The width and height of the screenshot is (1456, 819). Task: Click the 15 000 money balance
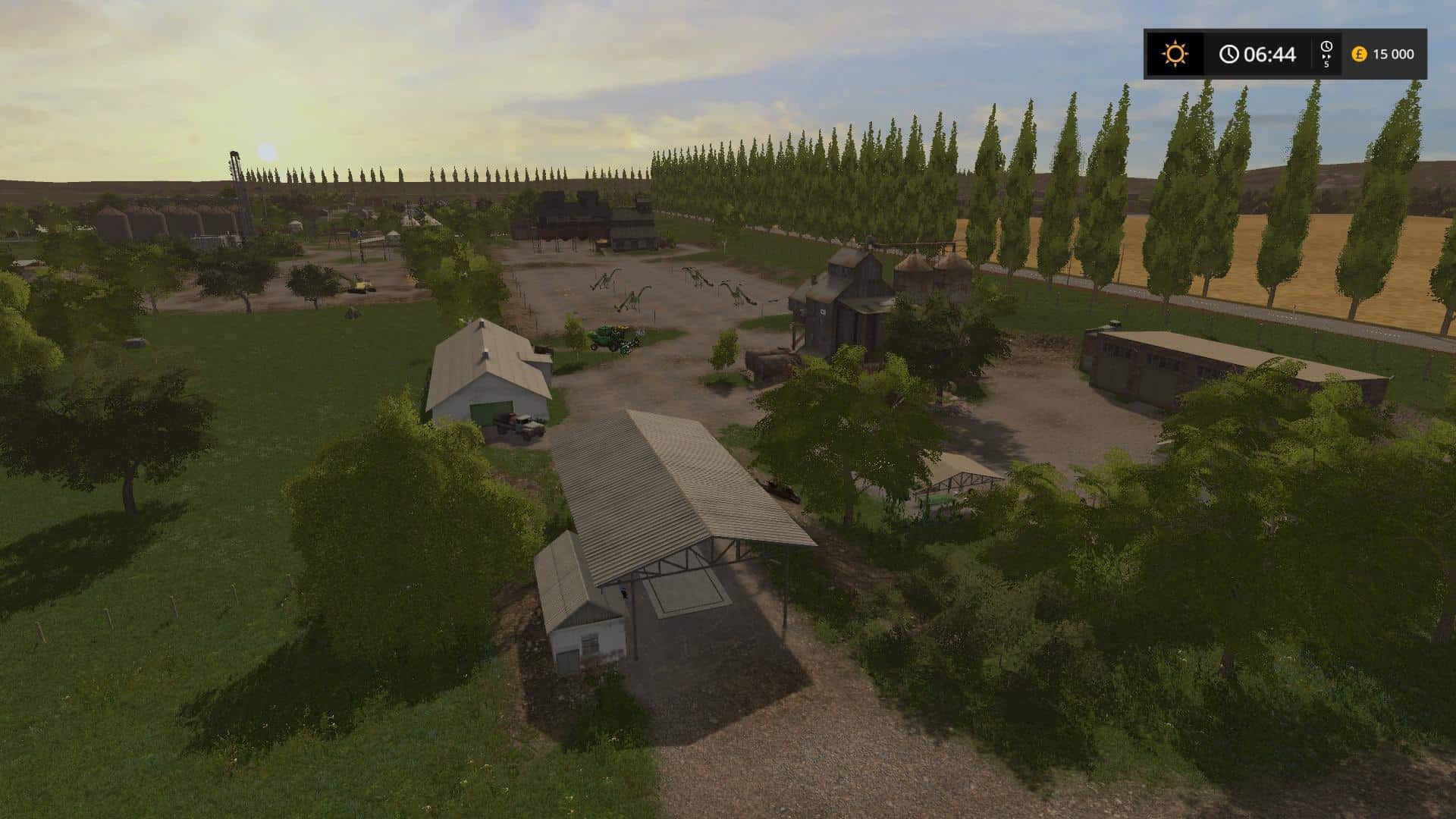(1394, 53)
